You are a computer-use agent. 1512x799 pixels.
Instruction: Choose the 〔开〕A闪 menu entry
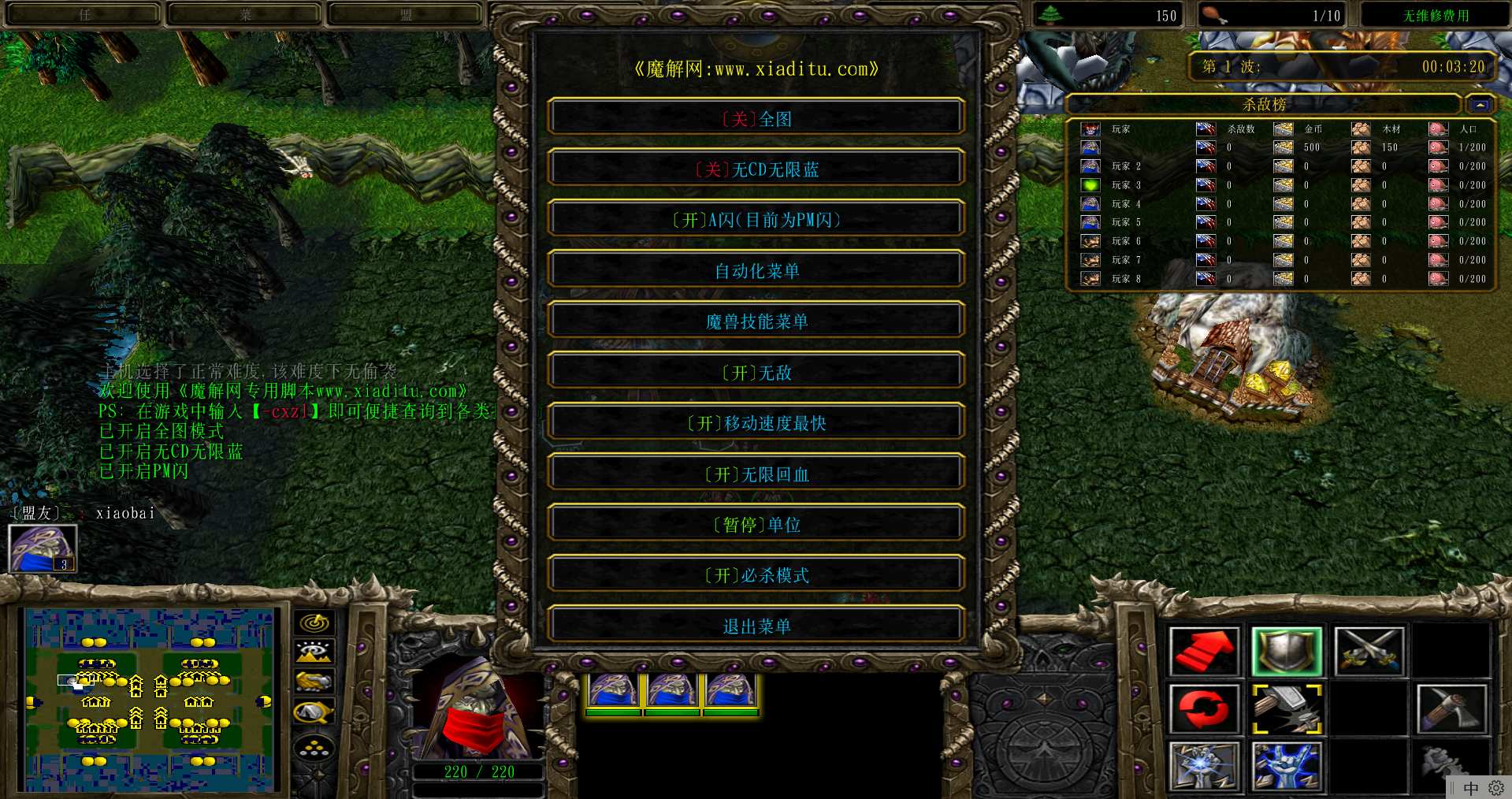tap(756, 220)
